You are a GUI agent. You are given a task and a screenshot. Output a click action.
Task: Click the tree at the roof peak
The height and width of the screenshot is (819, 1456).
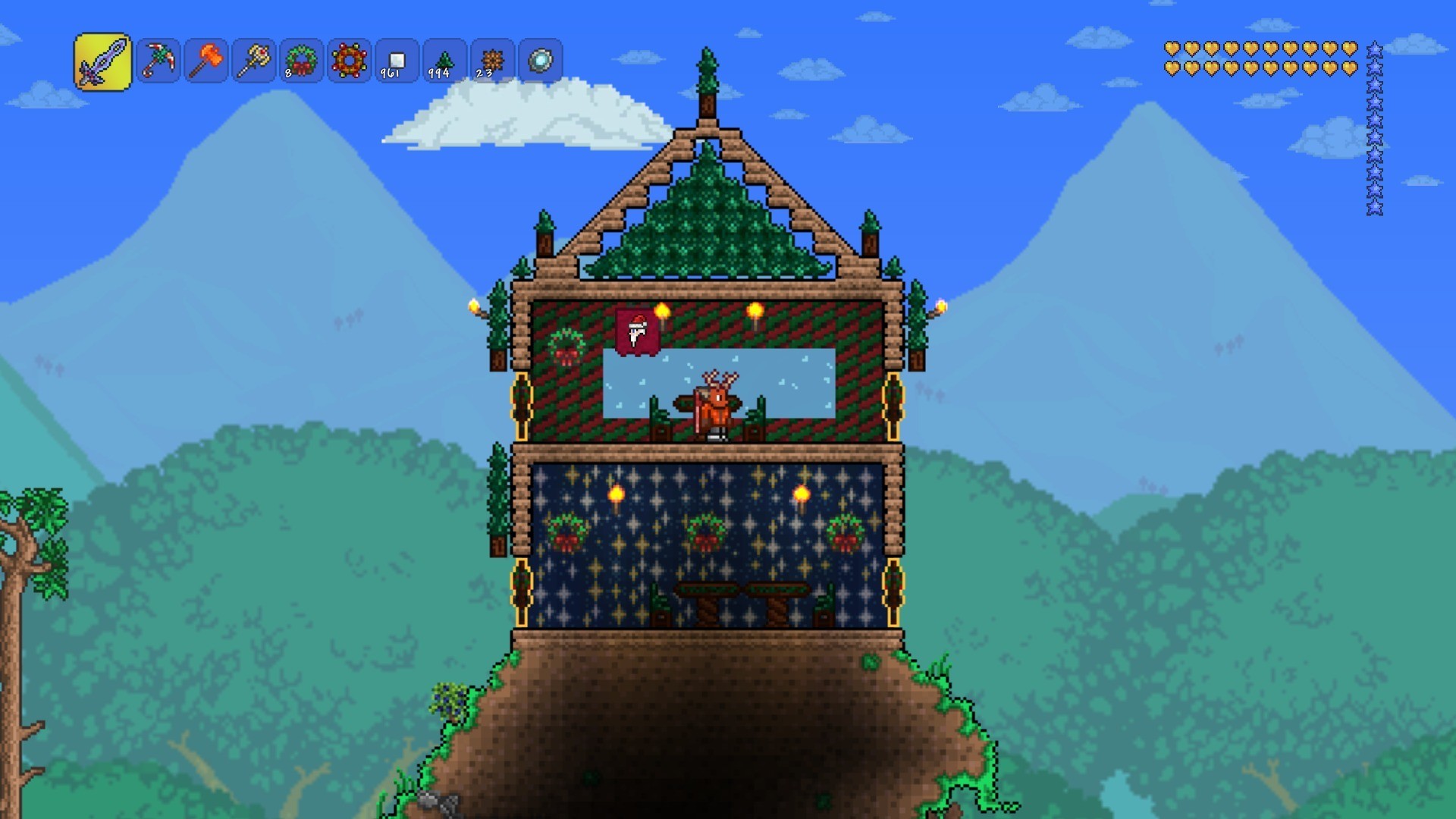pos(706,67)
